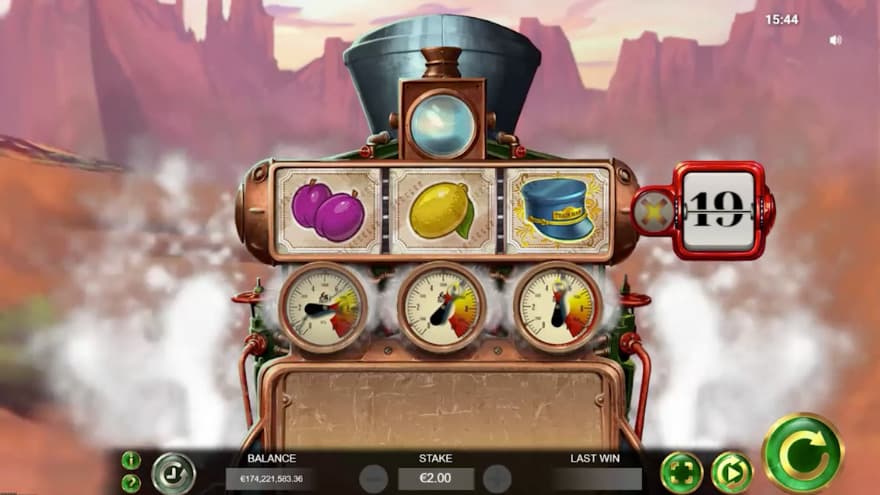
Task: Decrease the stake amount
Action: point(373,479)
